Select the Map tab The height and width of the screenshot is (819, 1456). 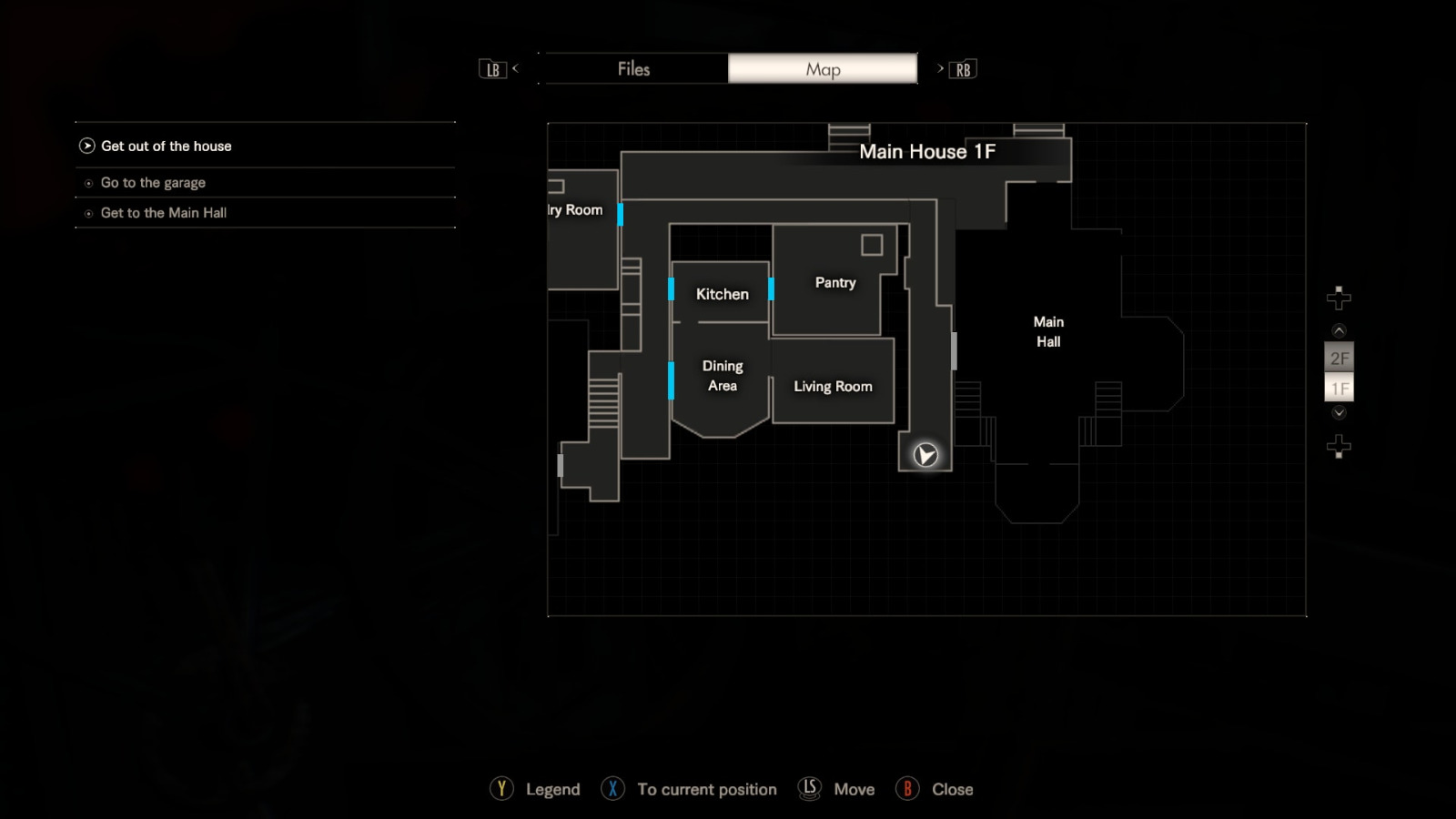coord(823,68)
